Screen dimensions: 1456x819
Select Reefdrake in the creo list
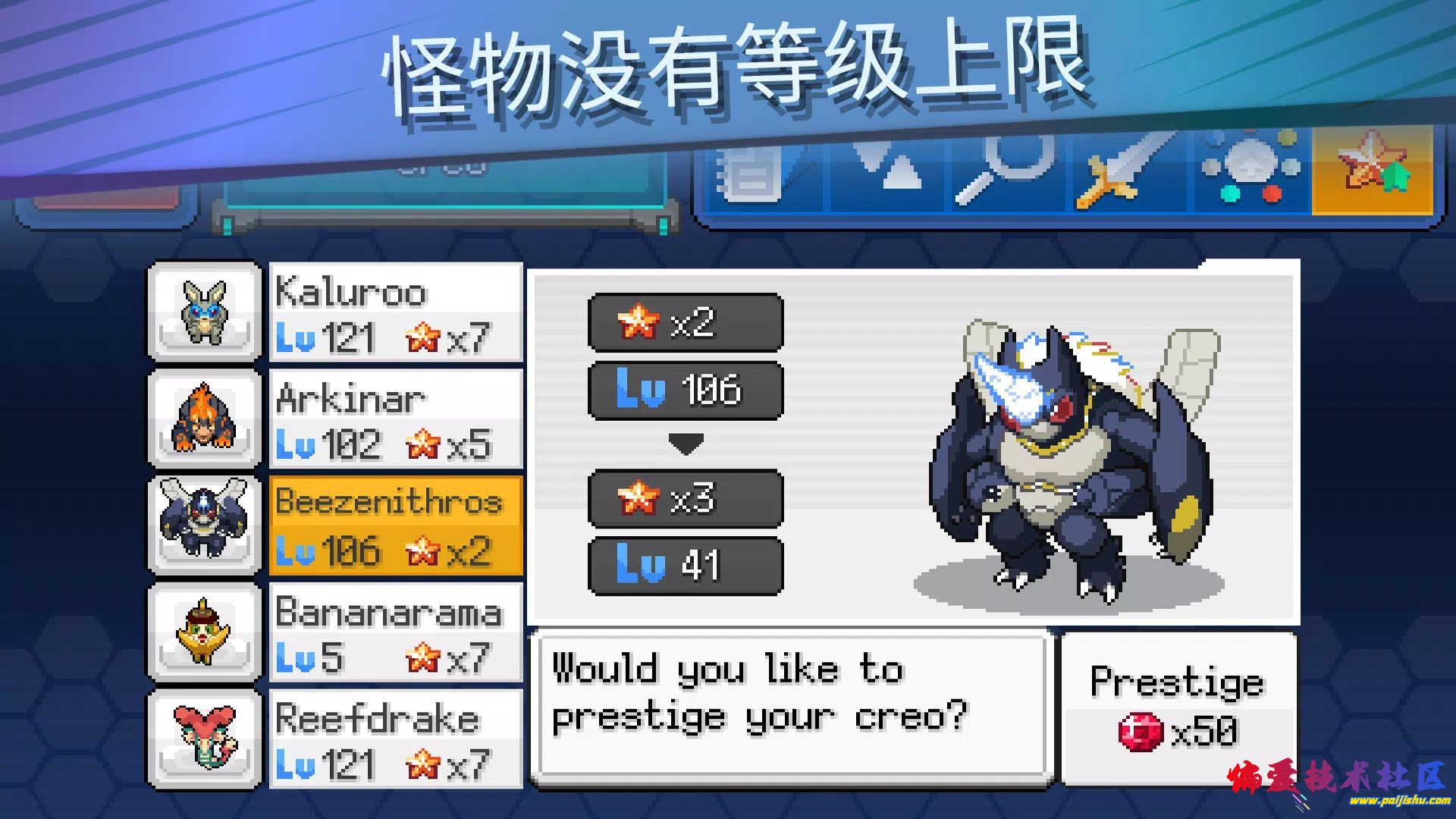[396, 739]
